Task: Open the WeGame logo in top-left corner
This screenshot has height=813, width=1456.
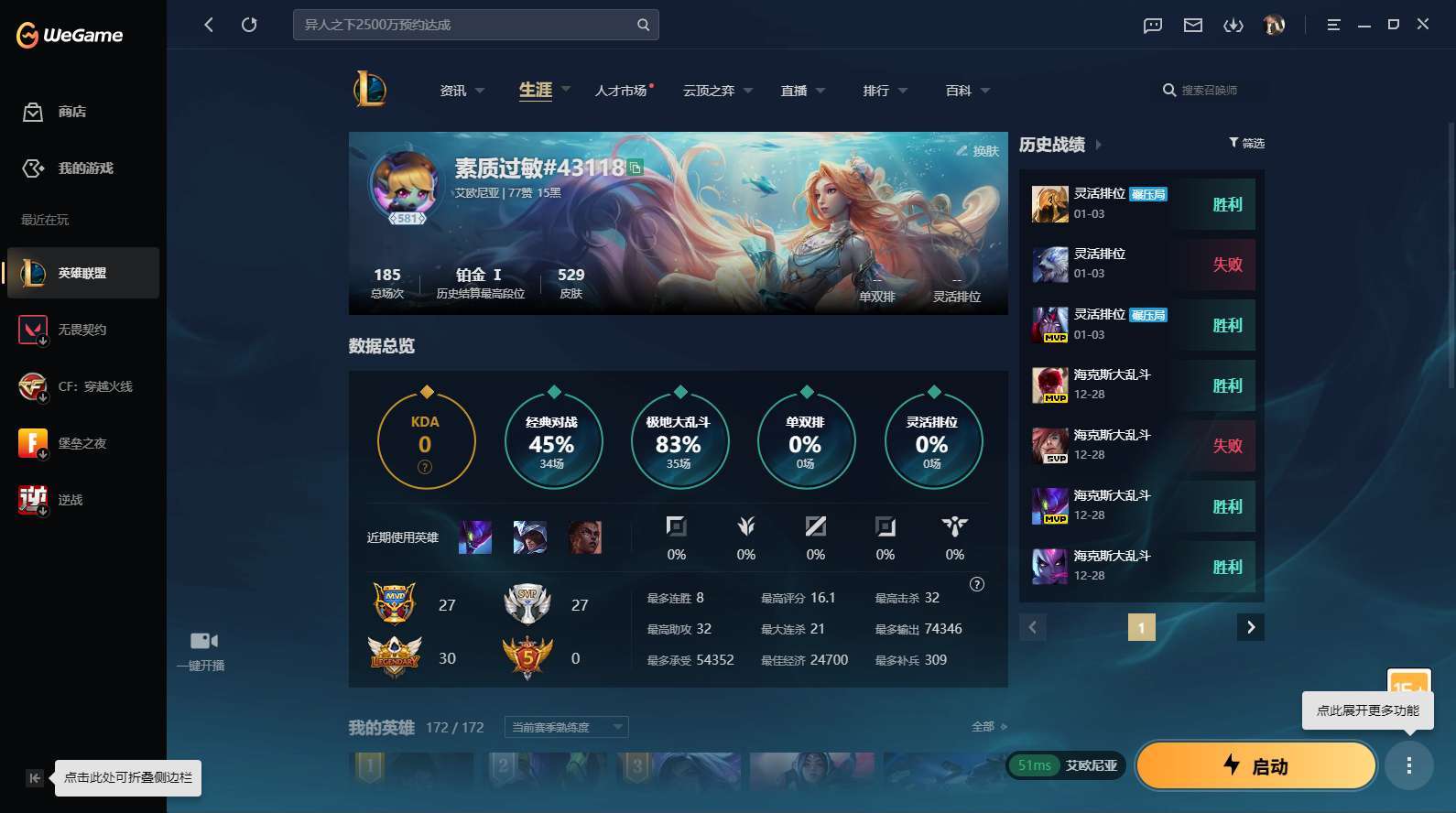Action: click(x=69, y=34)
